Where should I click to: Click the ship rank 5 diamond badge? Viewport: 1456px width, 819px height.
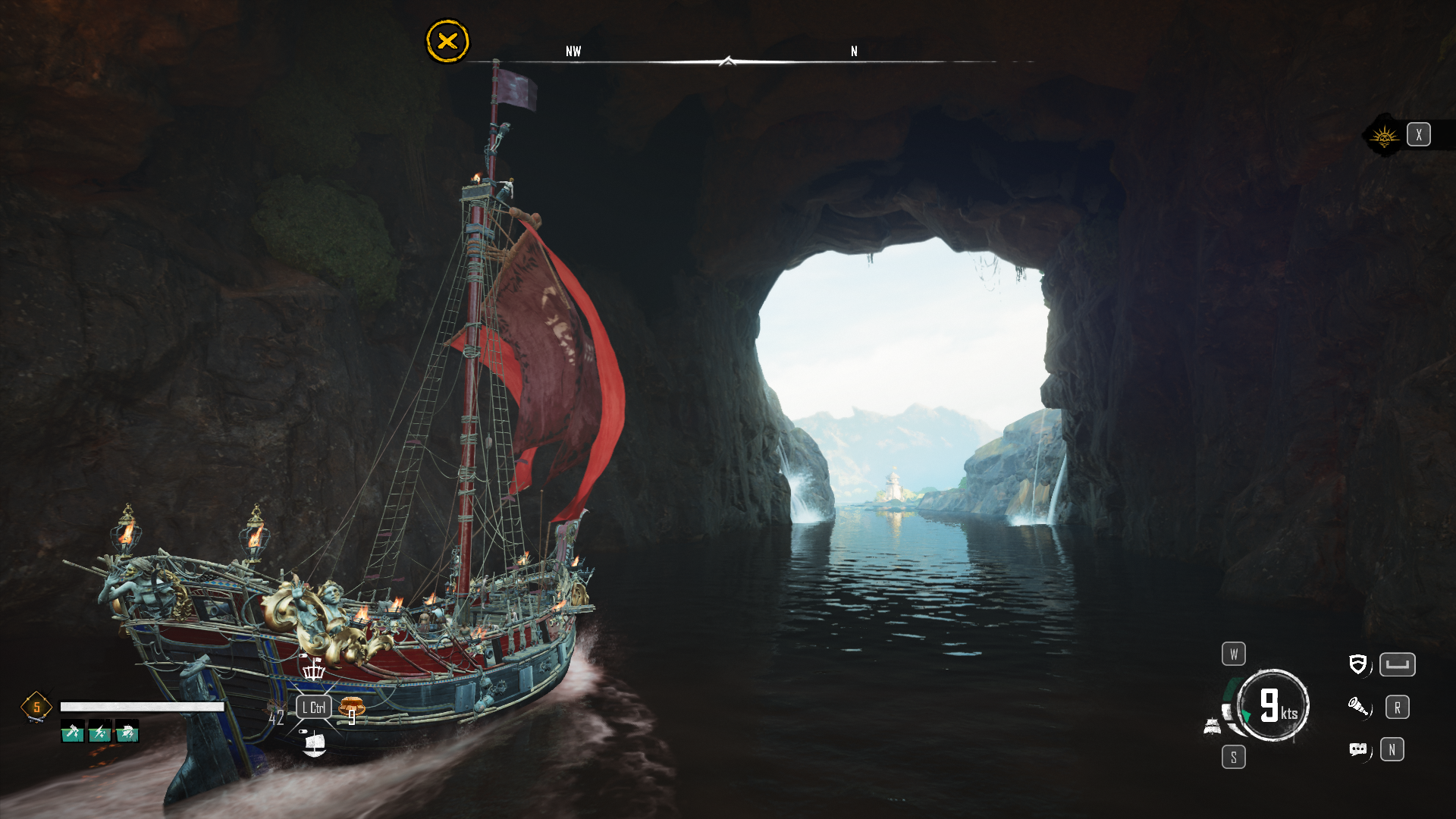[x=36, y=708]
